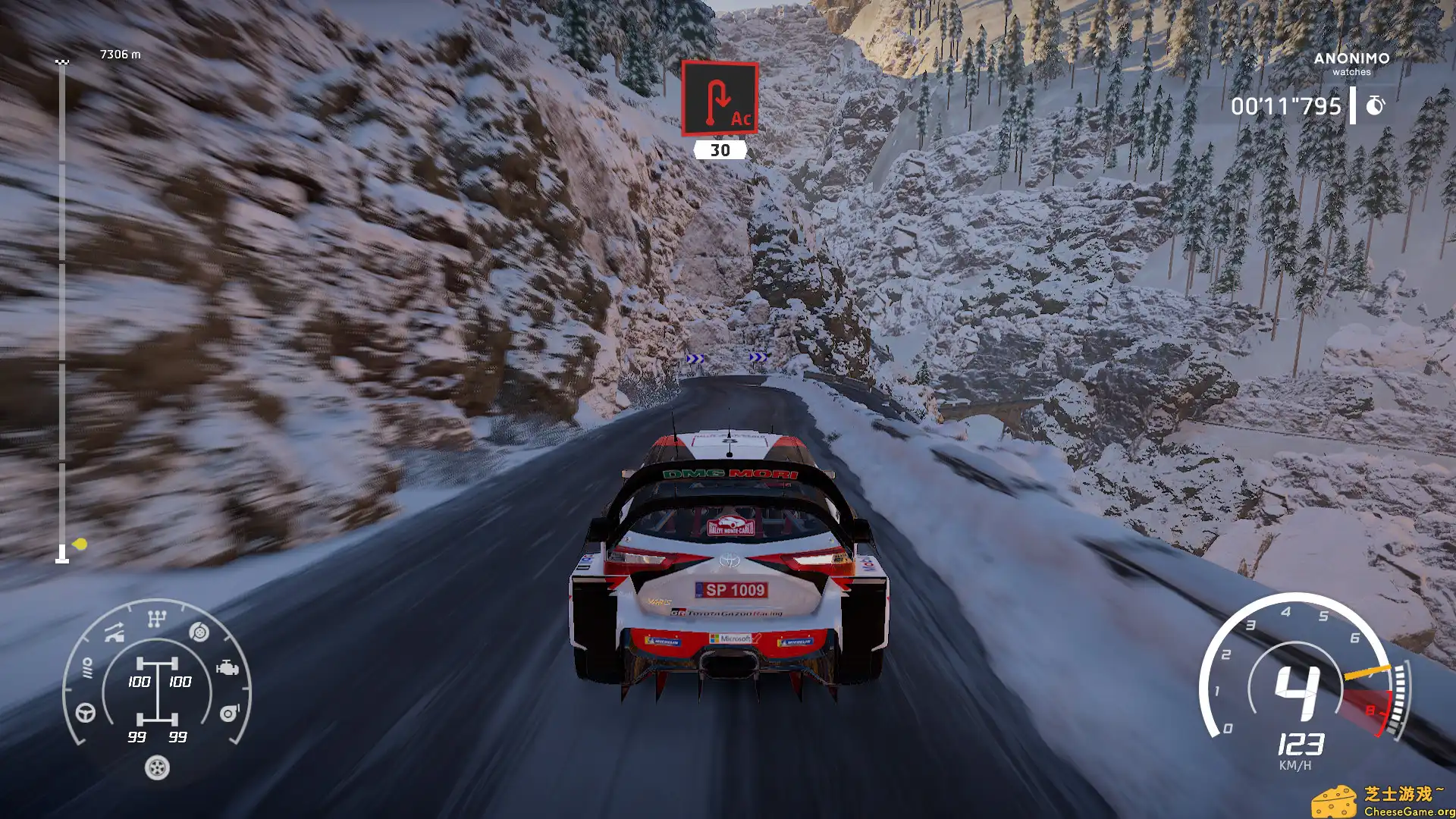Click the engine status icon
This screenshot has height=819, width=1456.
coord(227,668)
